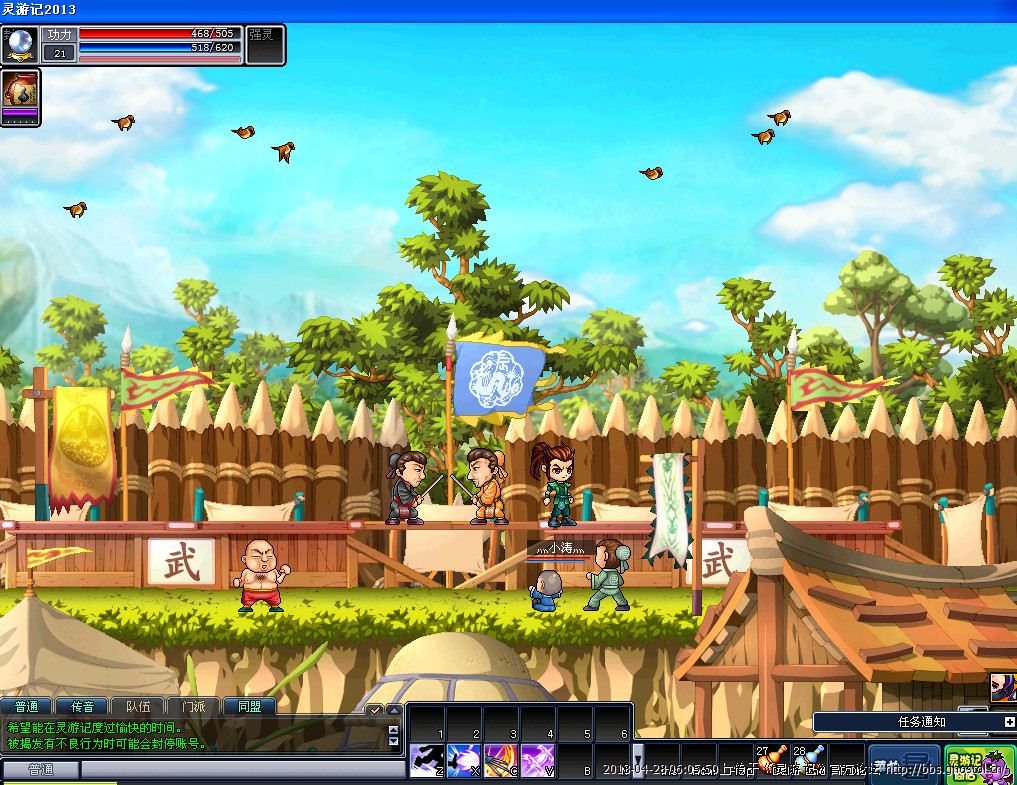This screenshot has width=1017, height=785.
Task: Switch to the 普通 chat tab
Action: (x=26, y=706)
